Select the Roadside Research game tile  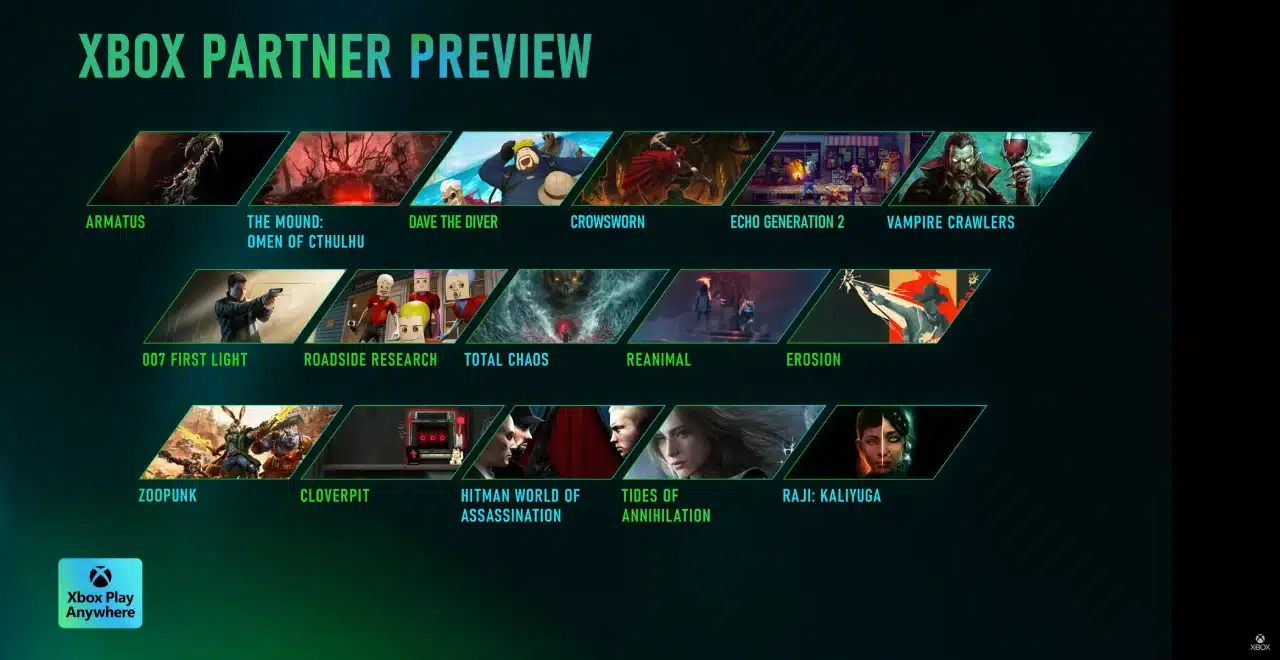pos(405,306)
